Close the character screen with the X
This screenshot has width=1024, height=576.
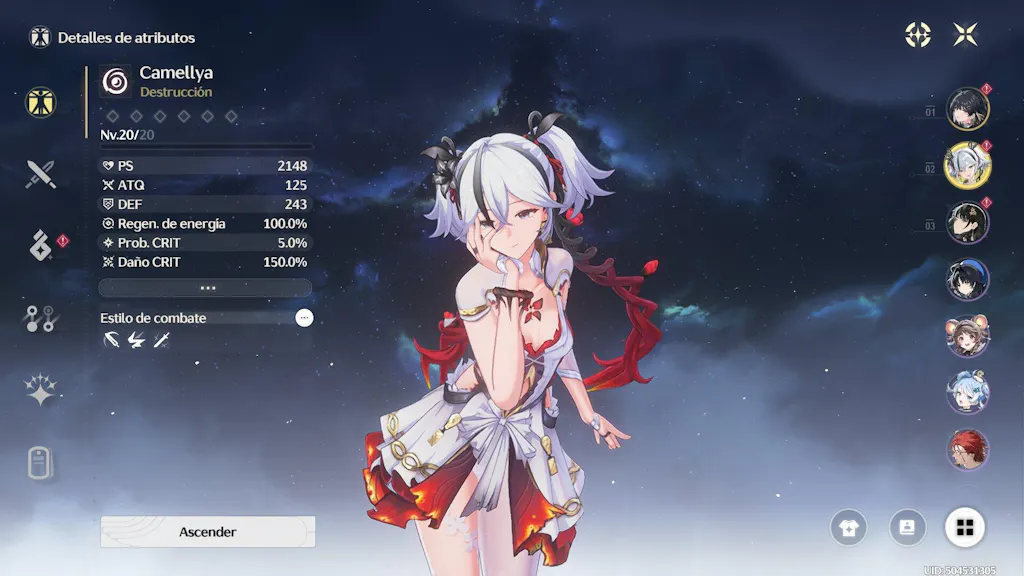pos(965,35)
